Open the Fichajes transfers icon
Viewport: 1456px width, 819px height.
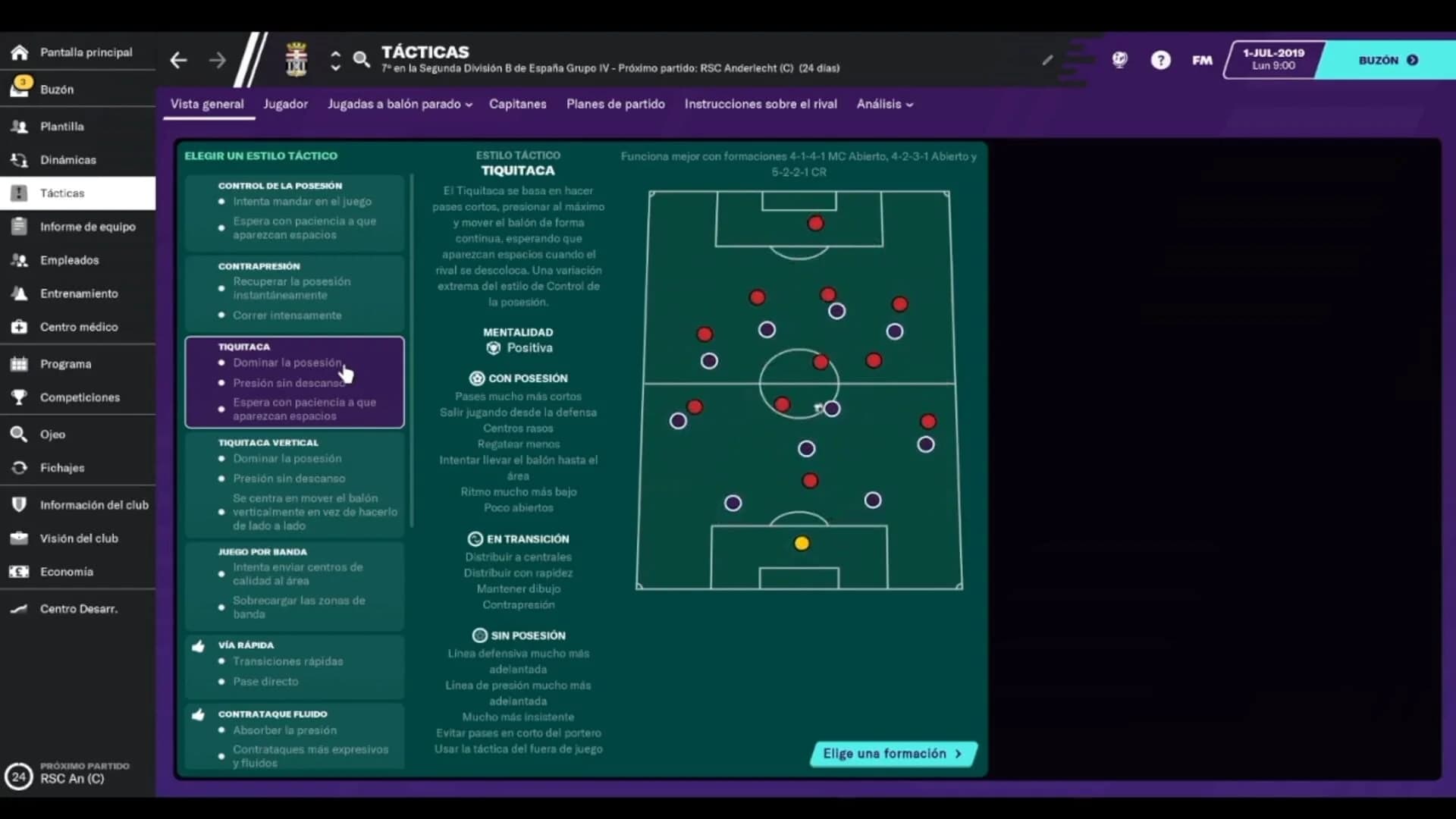[x=19, y=468]
